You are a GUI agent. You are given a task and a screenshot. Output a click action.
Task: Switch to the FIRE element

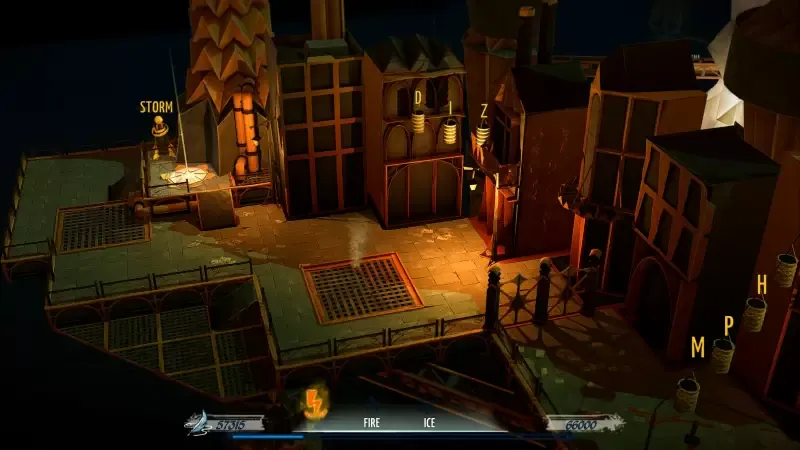[371, 423]
